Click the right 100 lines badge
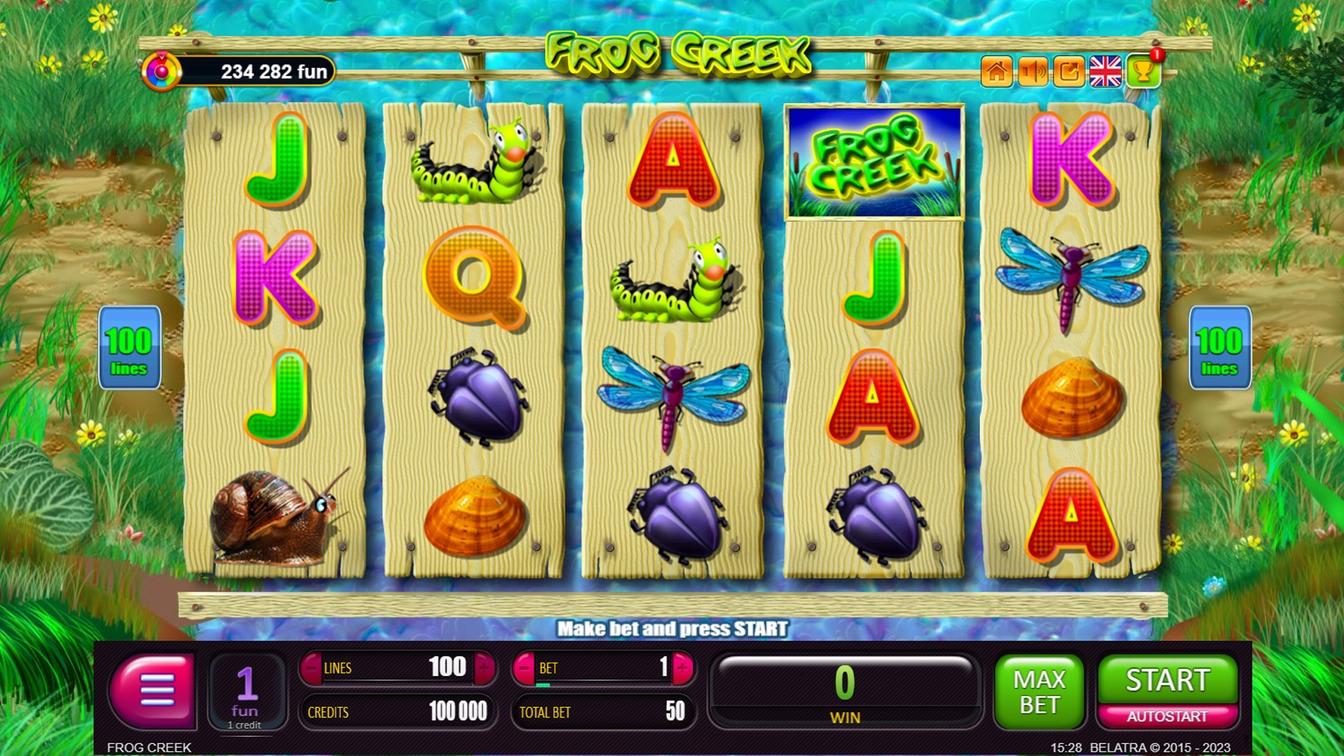The width and height of the screenshot is (1344, 756). (x=1219, y=348)
